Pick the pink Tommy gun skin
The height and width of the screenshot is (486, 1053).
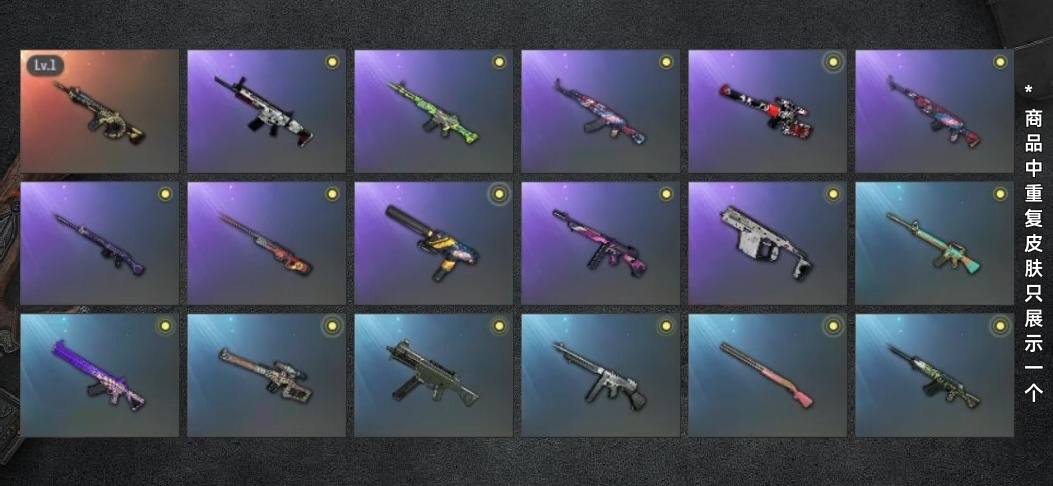click(x=600, y=243)
